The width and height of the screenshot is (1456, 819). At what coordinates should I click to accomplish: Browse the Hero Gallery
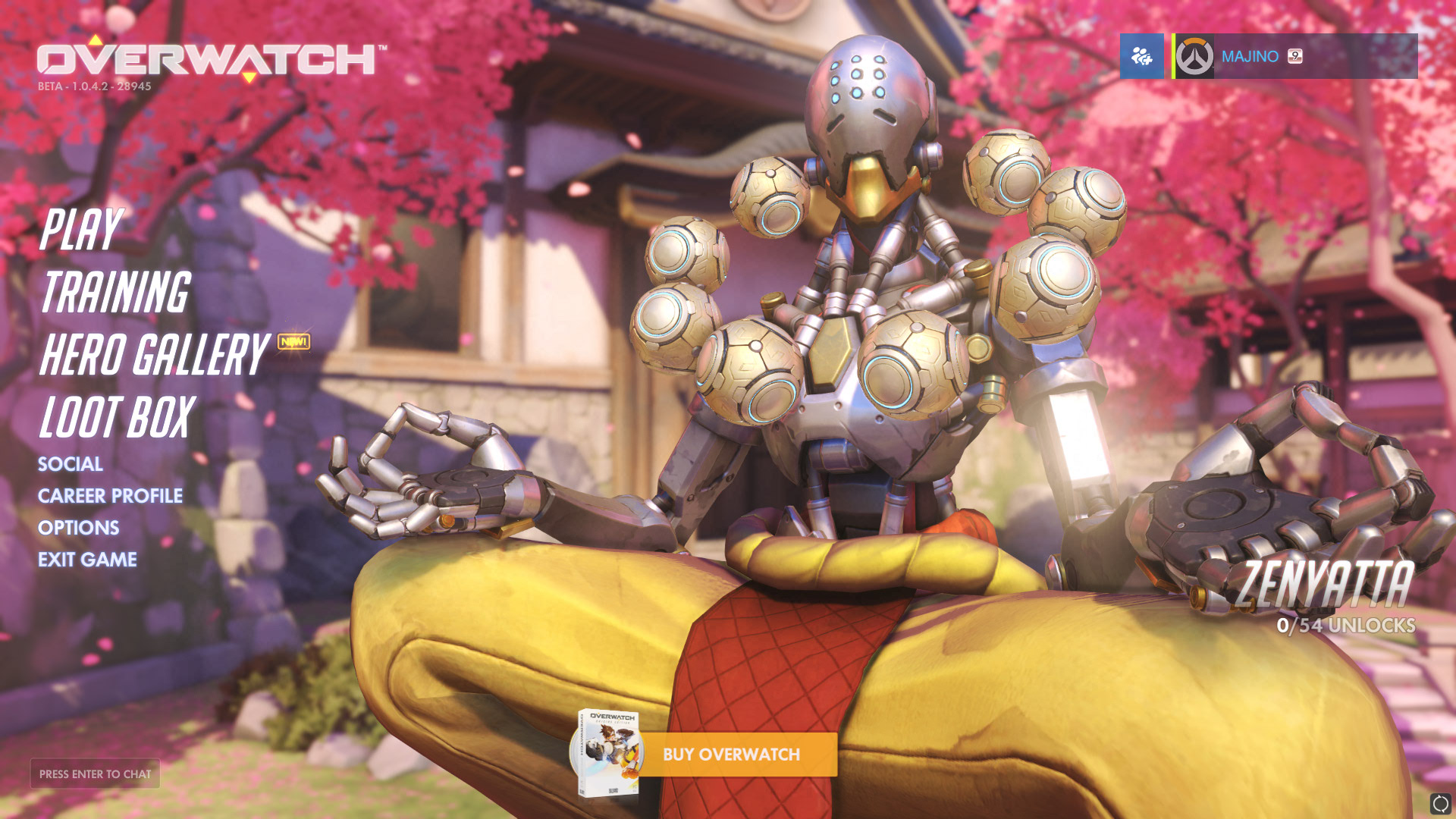click(x=154, y=354)
